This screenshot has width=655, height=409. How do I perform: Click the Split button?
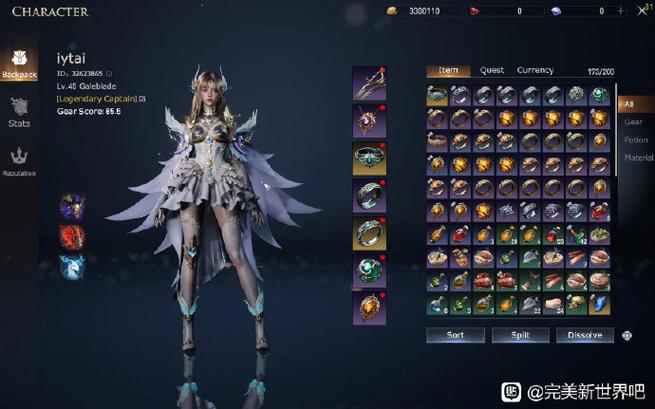click(x=520, y=336)
